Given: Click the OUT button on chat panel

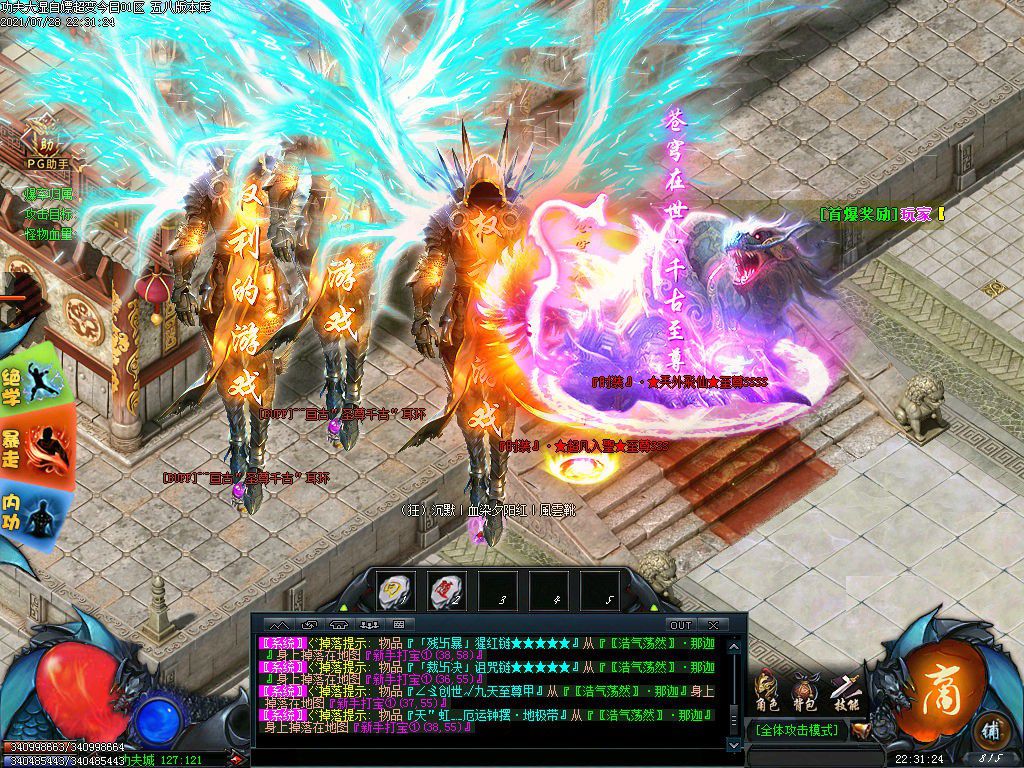Looking at the screenshot, I should point(680,625).
